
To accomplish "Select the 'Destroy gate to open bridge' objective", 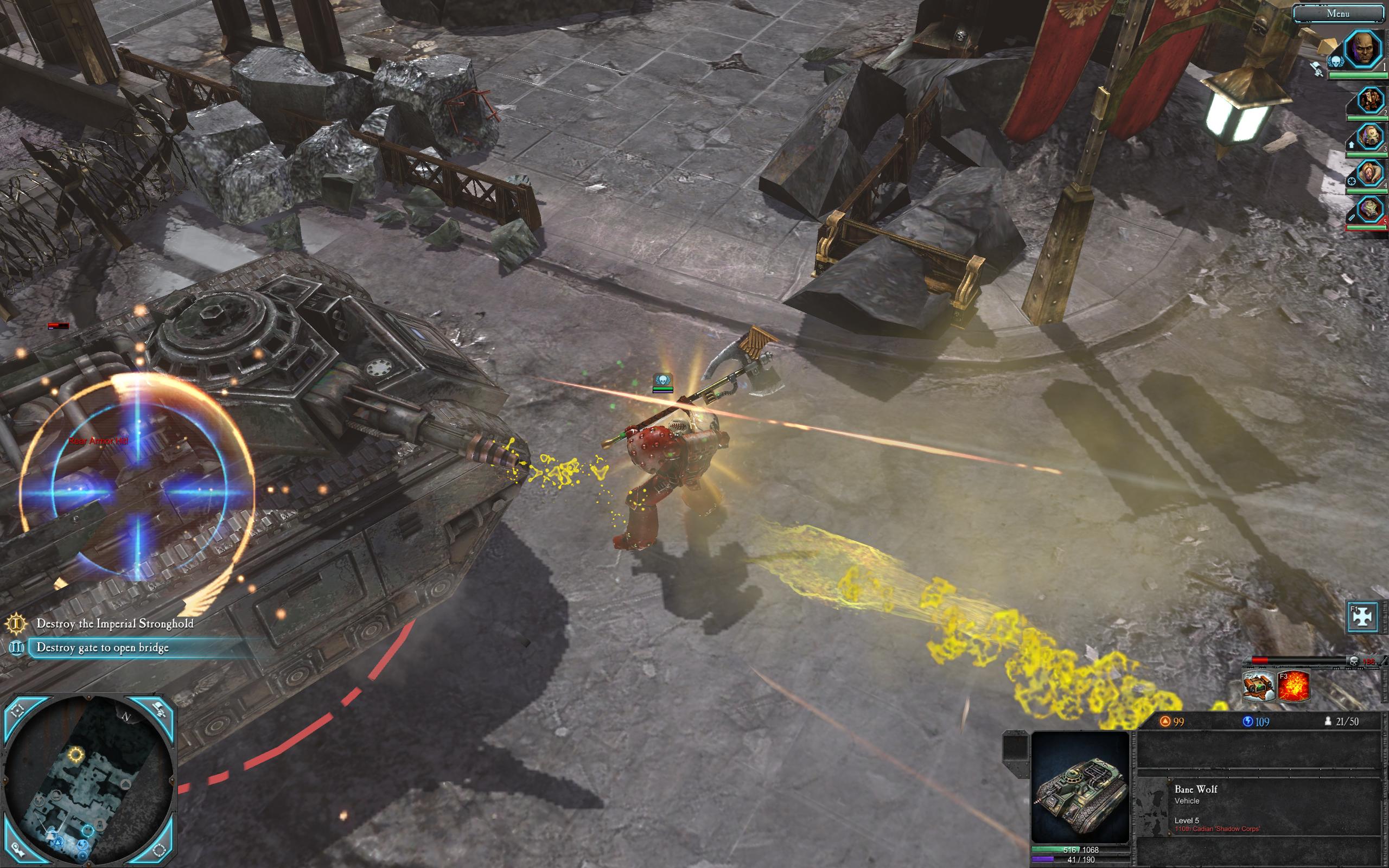I will [x=103, y=648].
